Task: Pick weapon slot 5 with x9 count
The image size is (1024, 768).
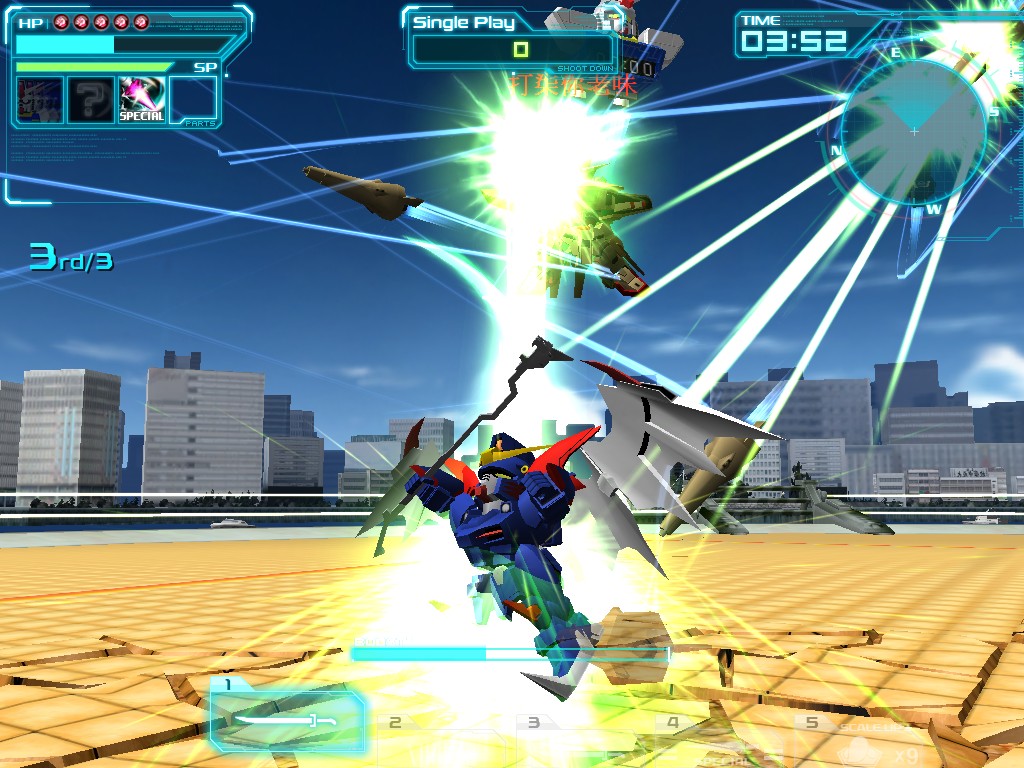Action: pos(866,740)
